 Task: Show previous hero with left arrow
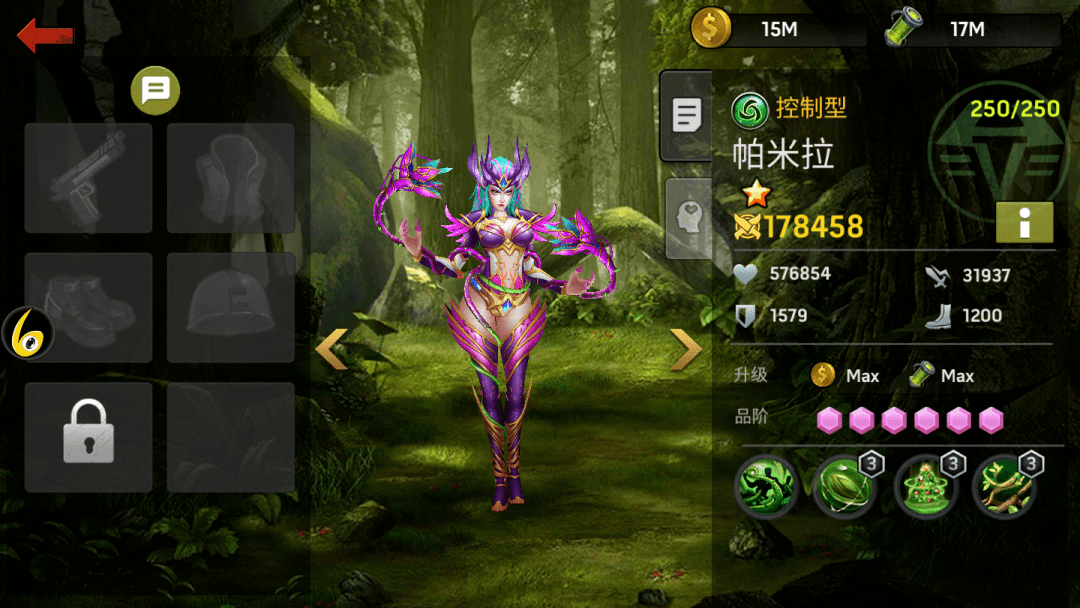coord(332,349)
